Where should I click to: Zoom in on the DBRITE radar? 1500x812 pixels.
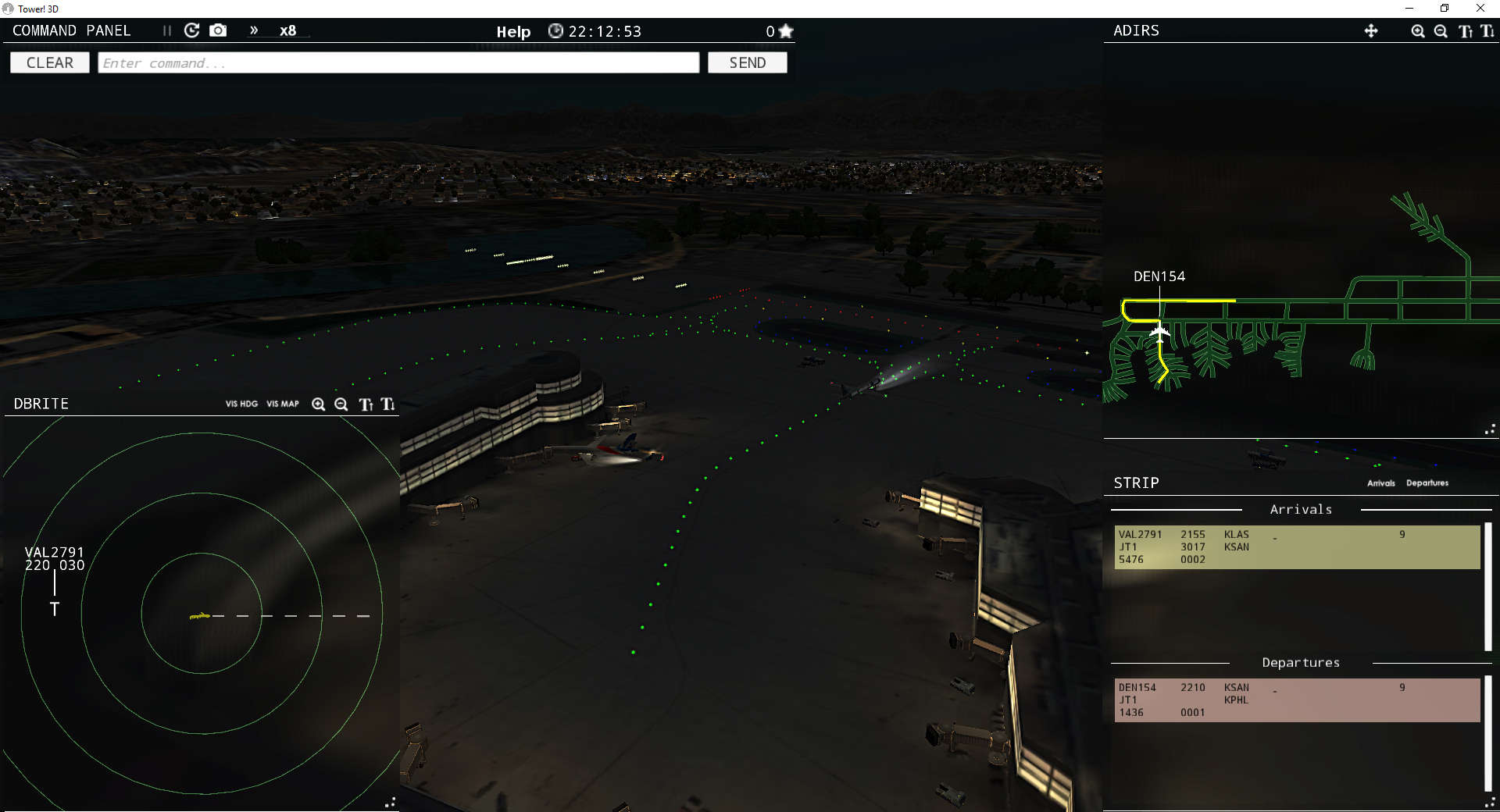pyautogui.click(x=319, y=404)
